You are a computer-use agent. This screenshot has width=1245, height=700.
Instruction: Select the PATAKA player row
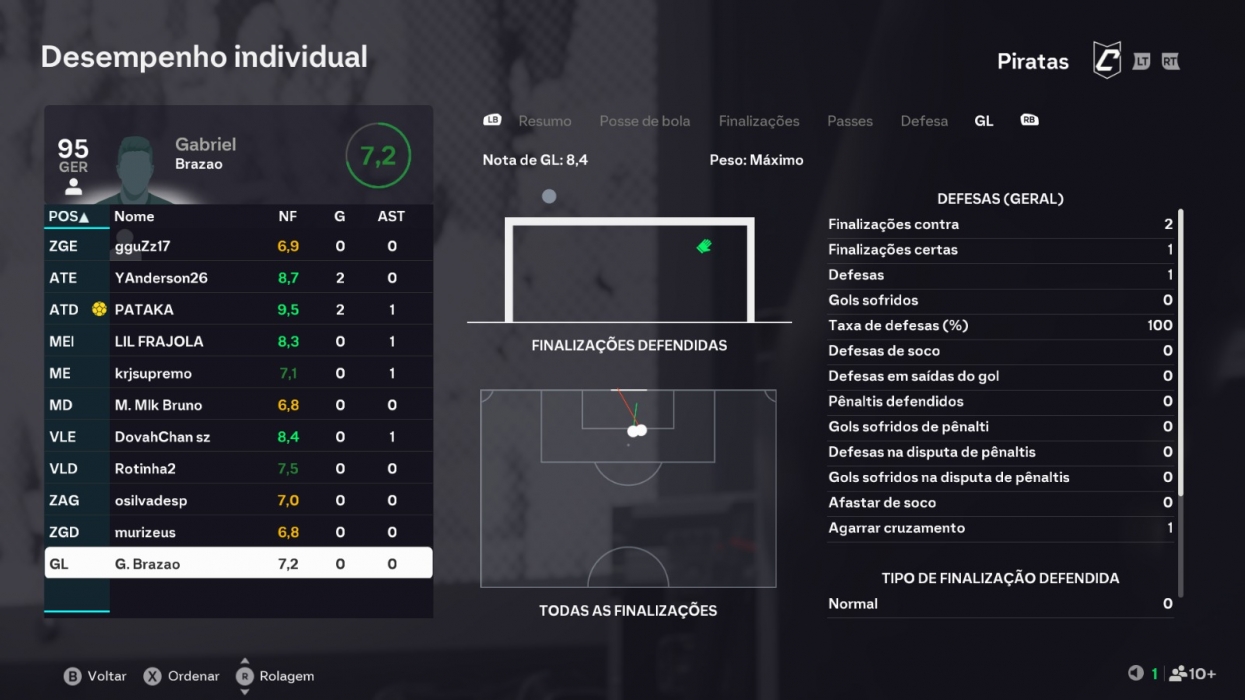(x=238, y=310)
